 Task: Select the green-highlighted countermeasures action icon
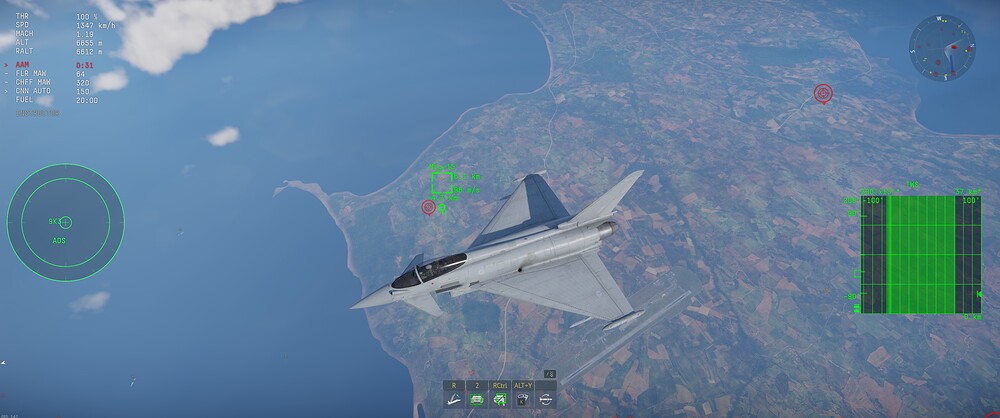coord(477,399)
